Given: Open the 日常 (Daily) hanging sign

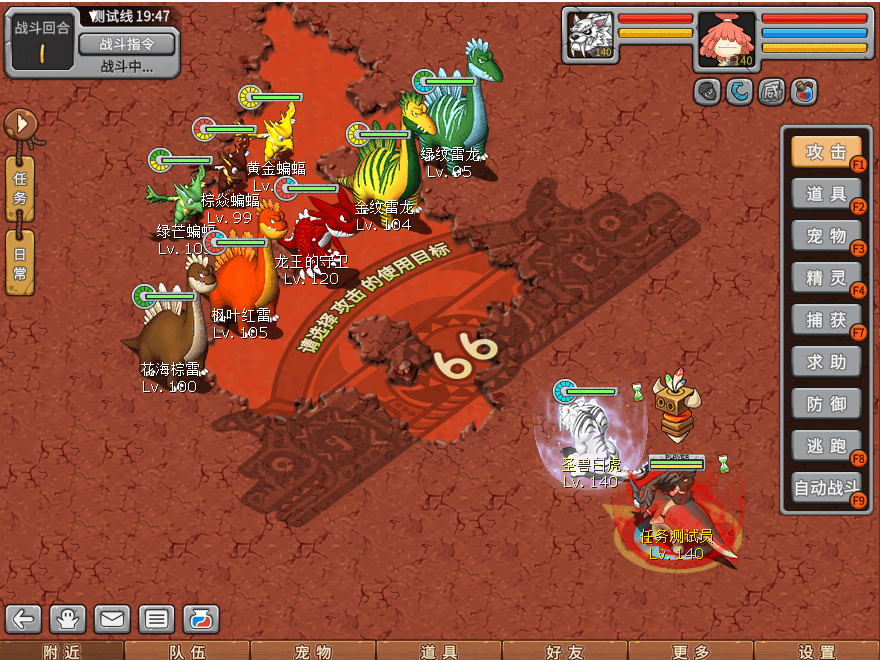Looking at the screenshot, I should [20, 261].
